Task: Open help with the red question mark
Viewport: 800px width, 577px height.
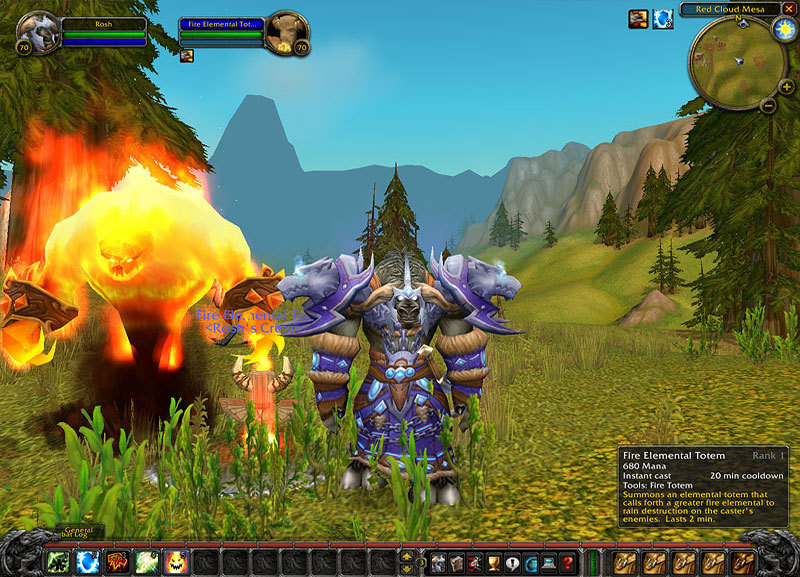Action: [x=567, y=562]
